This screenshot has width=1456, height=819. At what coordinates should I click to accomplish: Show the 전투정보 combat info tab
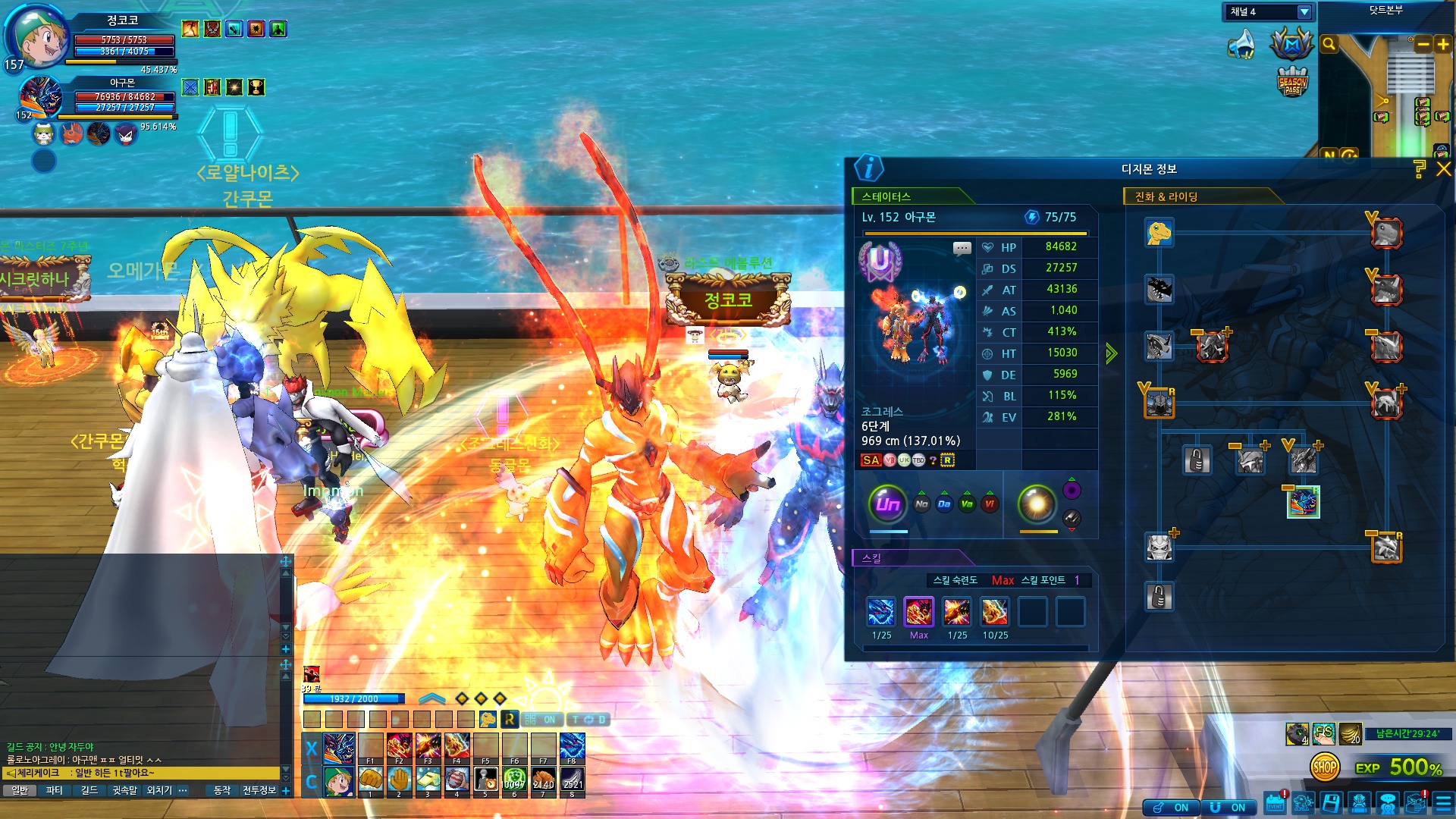coord(259,790)
